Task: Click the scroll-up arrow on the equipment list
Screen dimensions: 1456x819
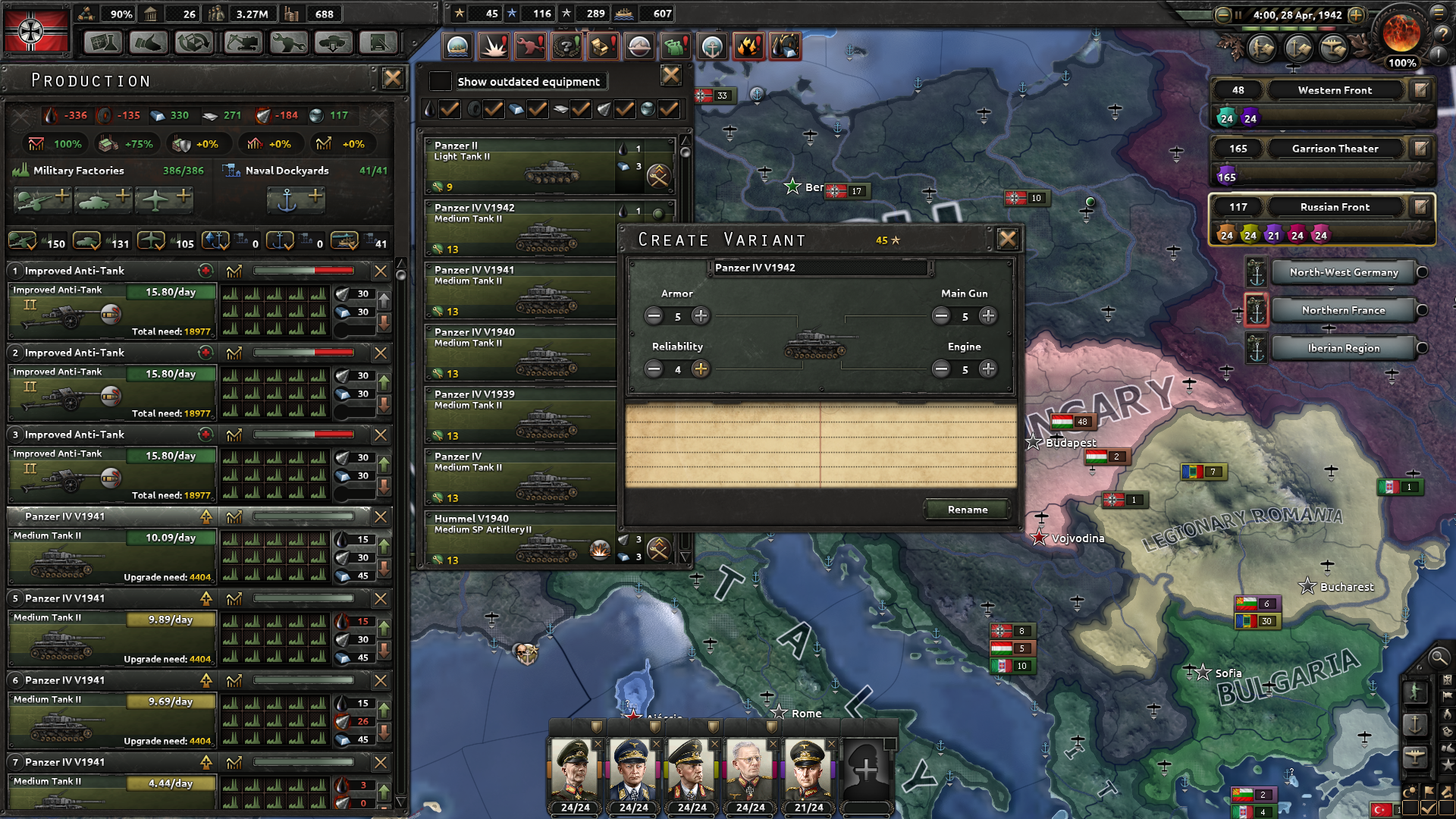Action: point(685,140)
